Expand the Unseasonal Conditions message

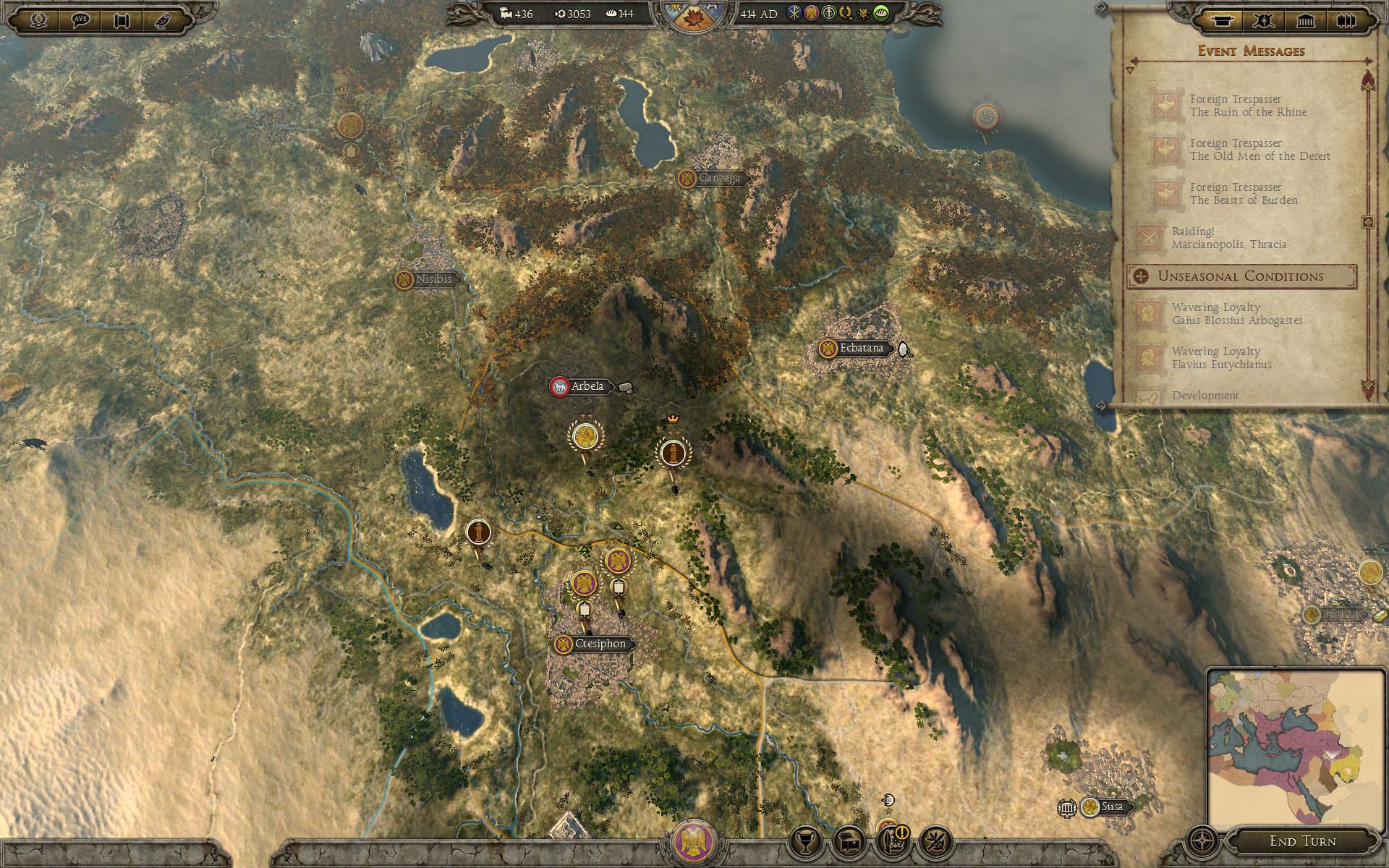[1241, 276]
